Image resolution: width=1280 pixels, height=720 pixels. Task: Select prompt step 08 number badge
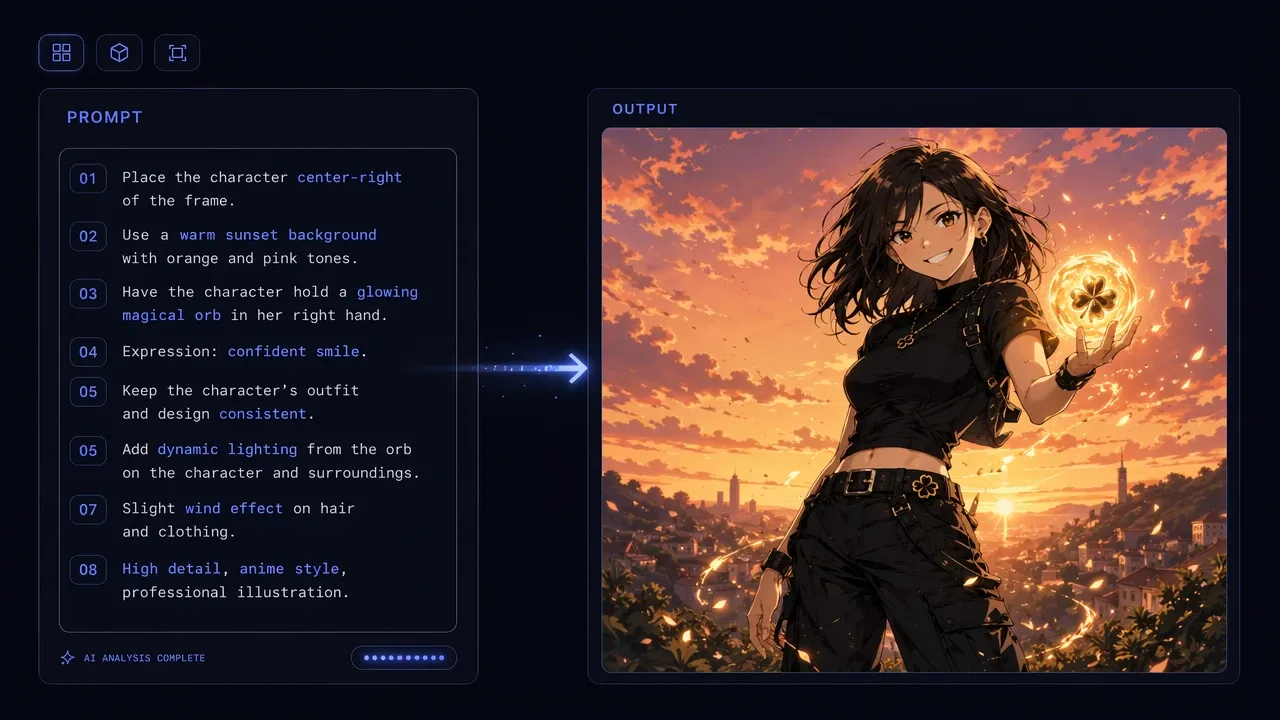coord(88,570)
